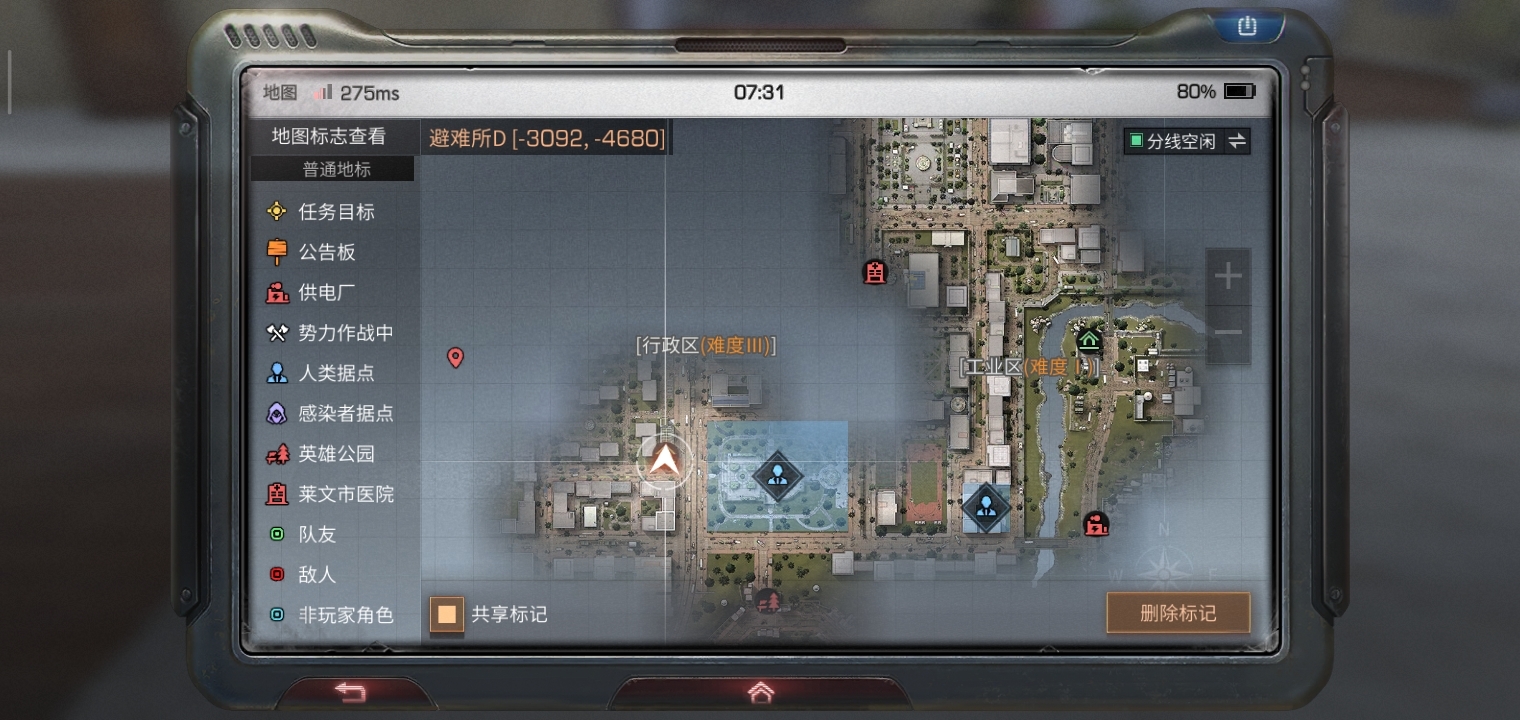The image size is (1520, 720).
Task: Click the 删除标记 delete marker button
Action: (1178, 613)
